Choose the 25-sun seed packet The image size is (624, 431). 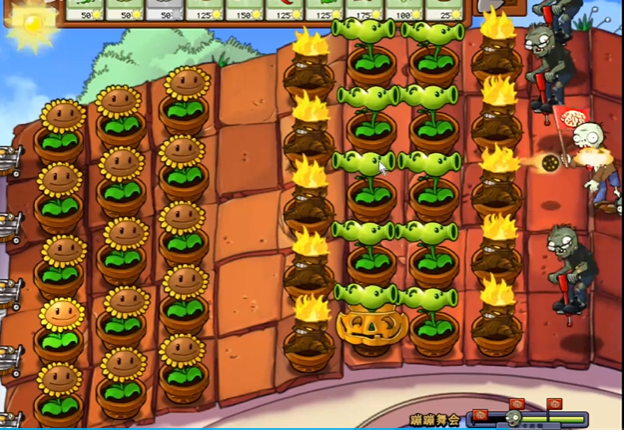pyautogui.click(x=446, y=10)
